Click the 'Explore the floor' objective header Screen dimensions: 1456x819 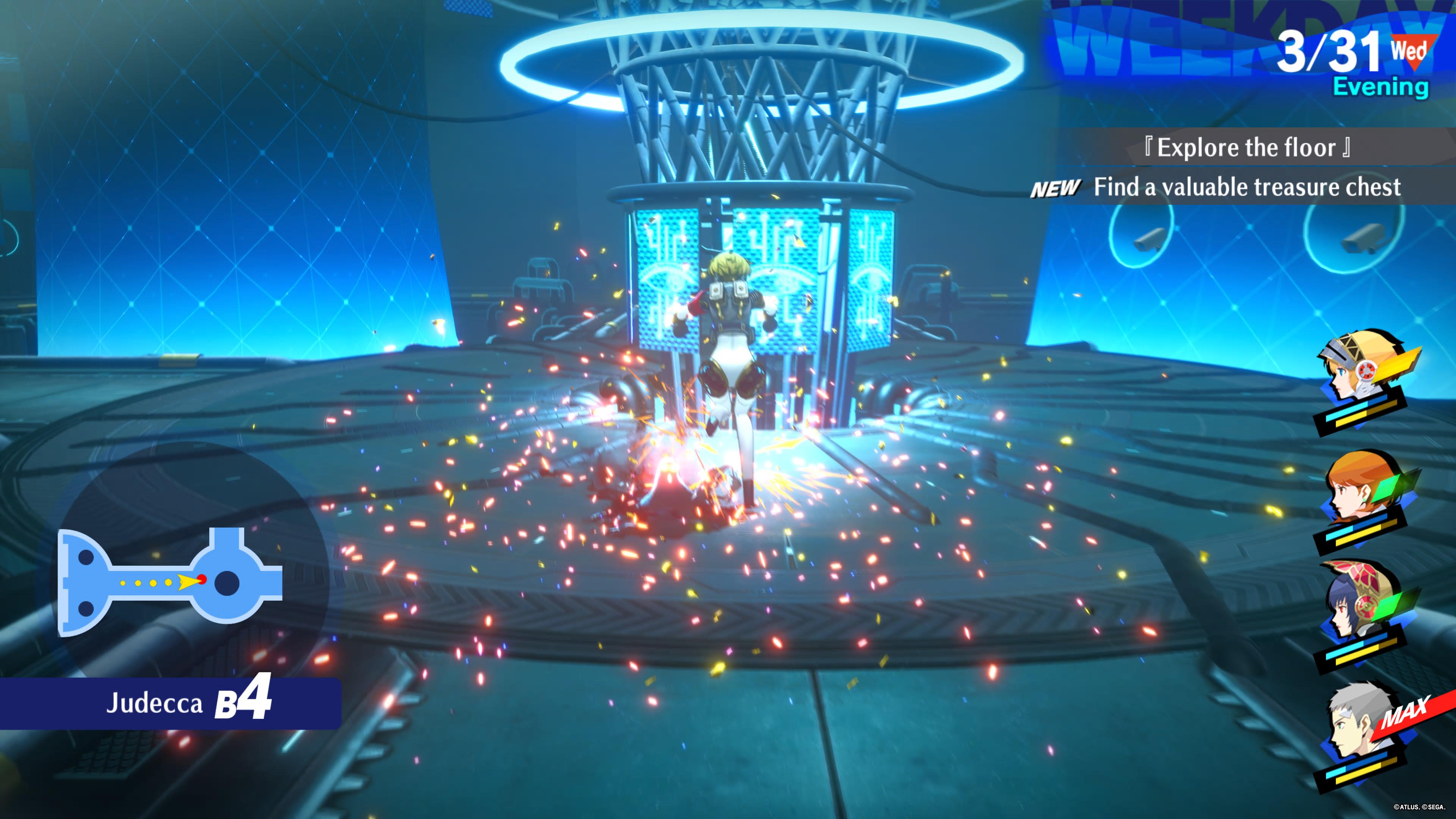click(1246, 147)
